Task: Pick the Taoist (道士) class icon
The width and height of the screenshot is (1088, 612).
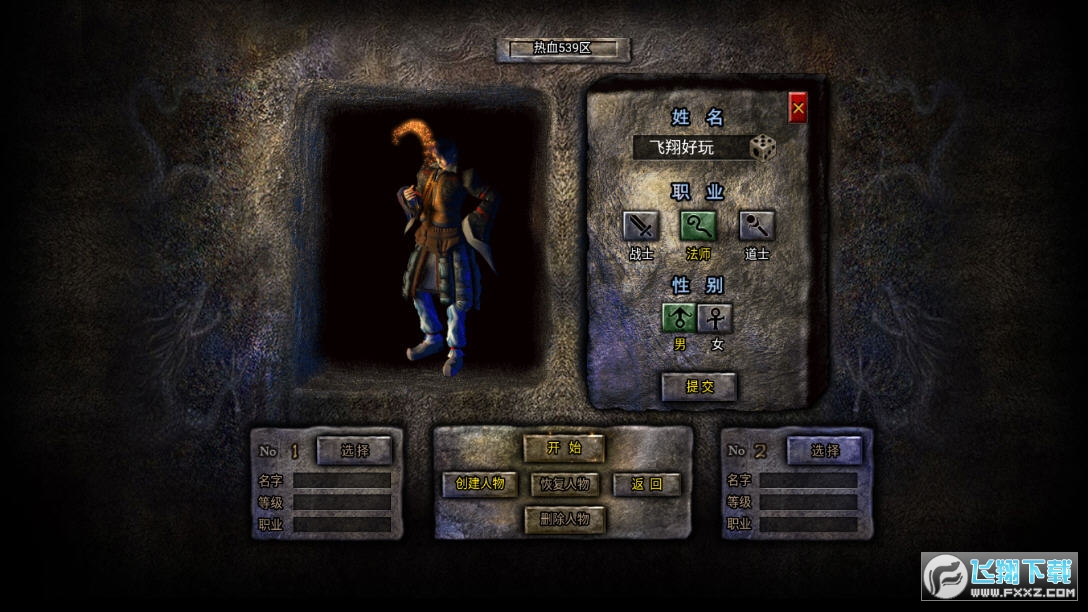Action: tap(756, 226)
